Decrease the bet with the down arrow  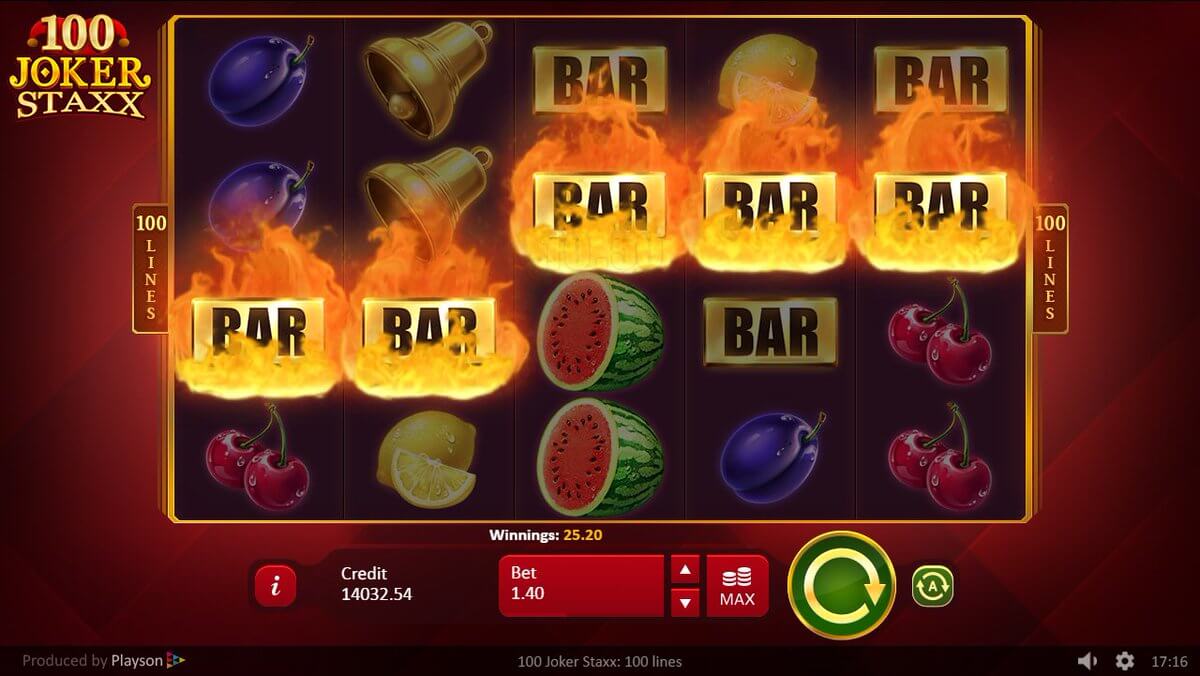685,602
